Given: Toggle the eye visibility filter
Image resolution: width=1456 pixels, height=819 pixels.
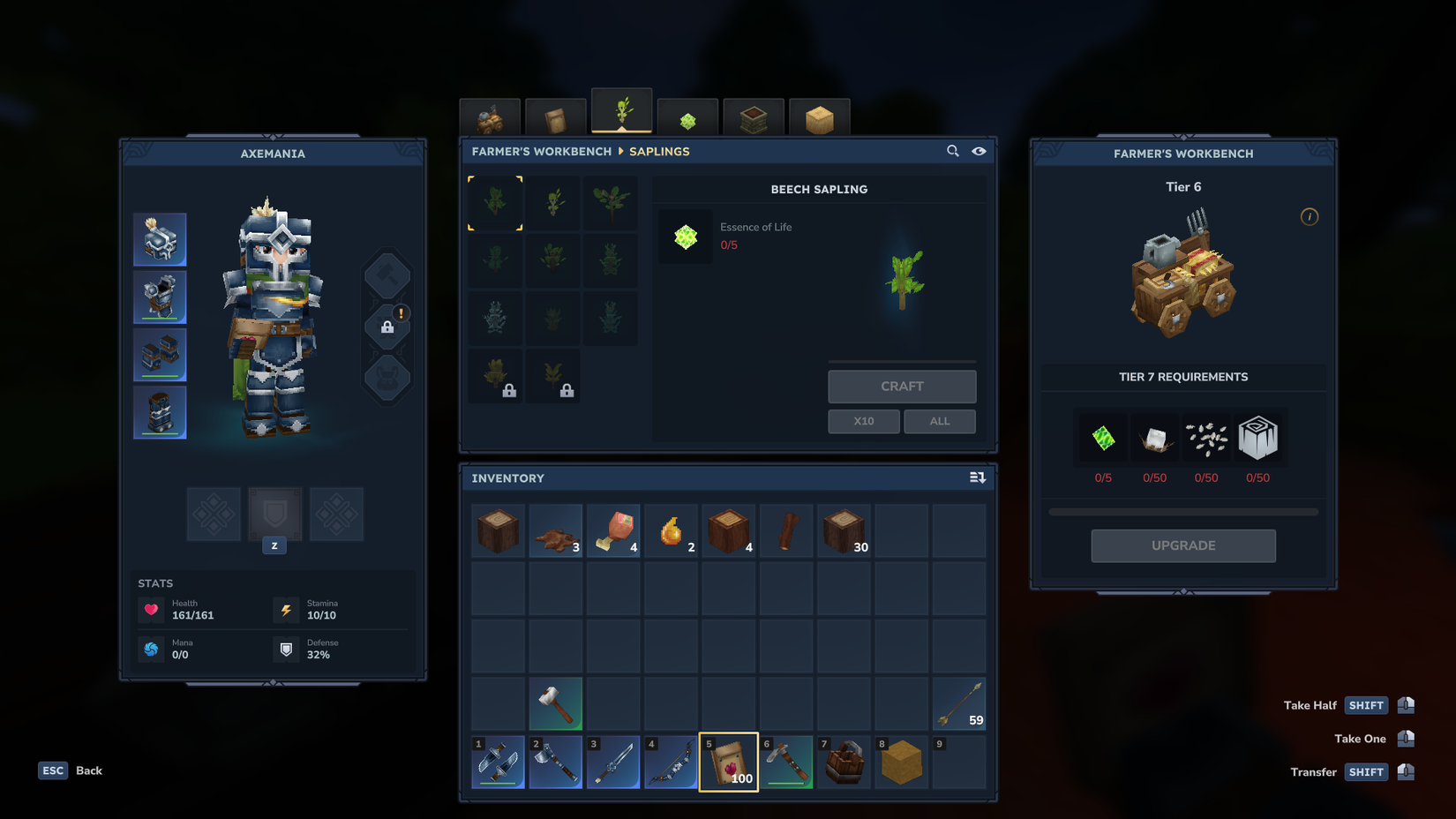Looking at the screenshot, I should (x=979, y=151).
